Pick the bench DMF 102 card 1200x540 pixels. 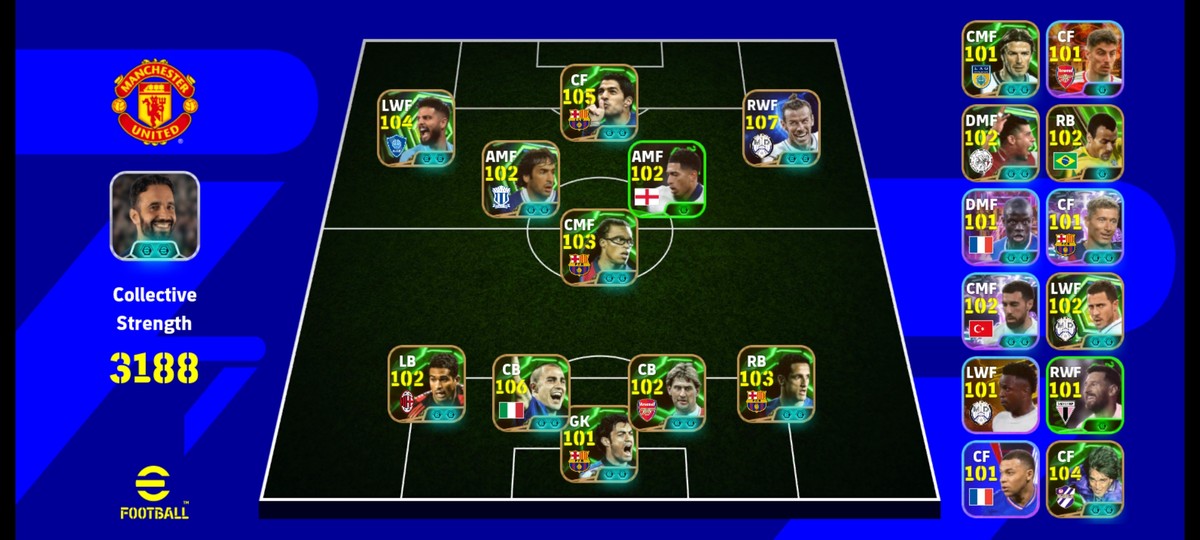(1000, 143)
